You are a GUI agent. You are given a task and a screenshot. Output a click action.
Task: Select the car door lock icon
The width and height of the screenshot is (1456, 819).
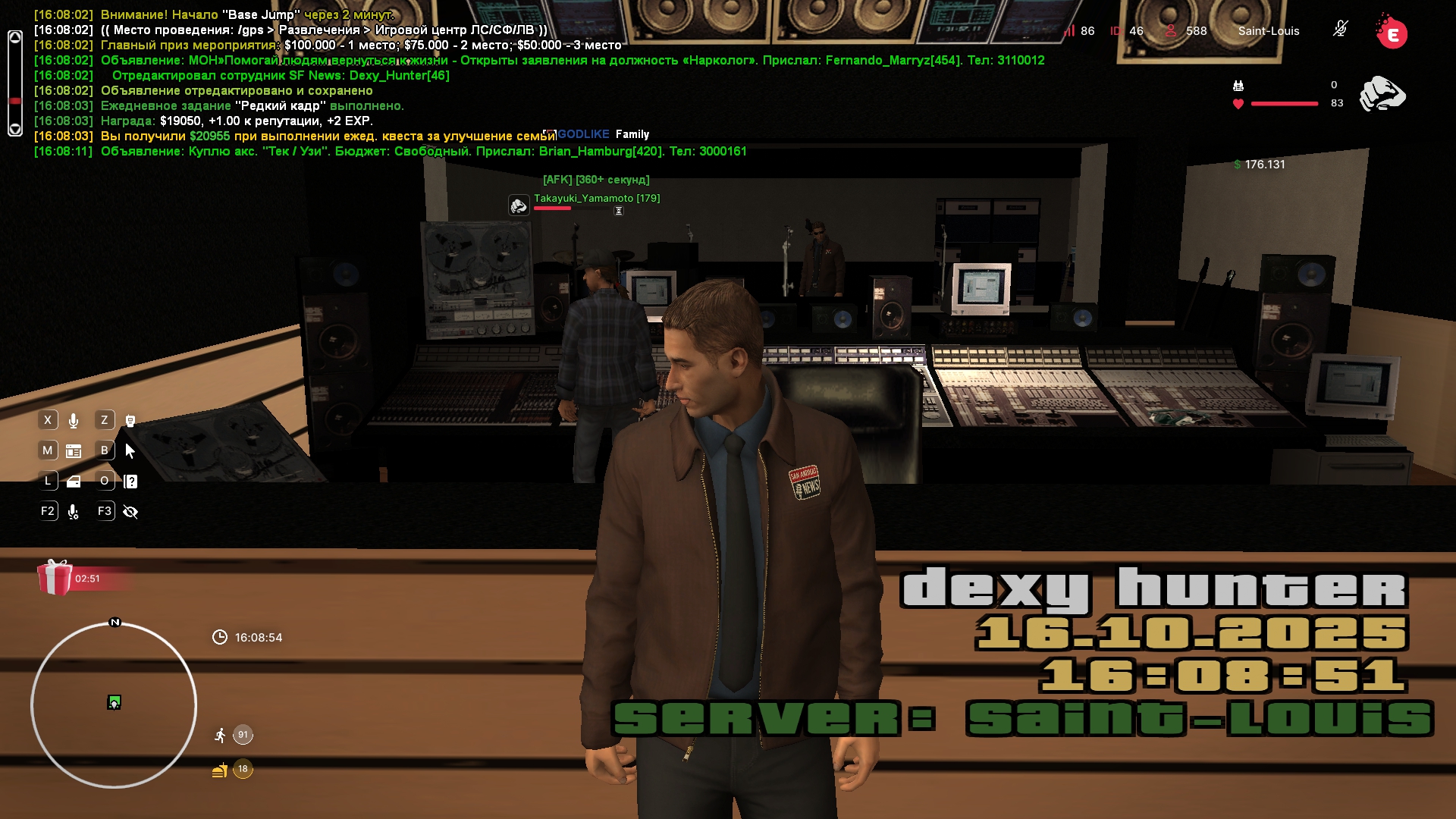[74, 482]
